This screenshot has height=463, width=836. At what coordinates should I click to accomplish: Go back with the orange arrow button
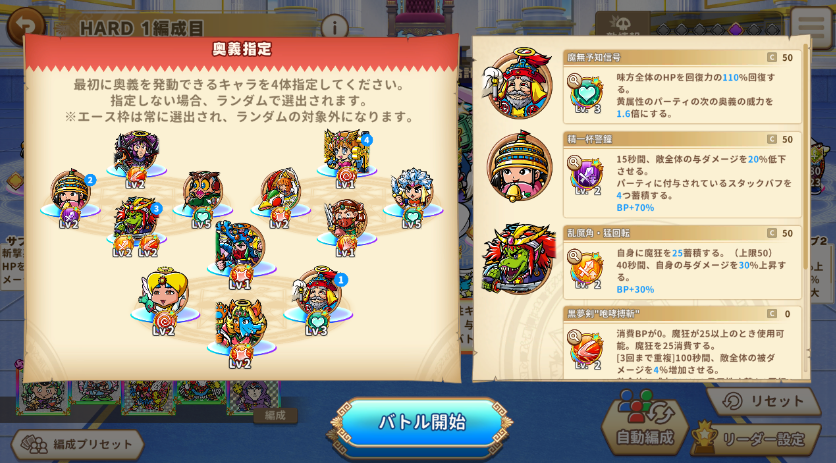[26, 24]
